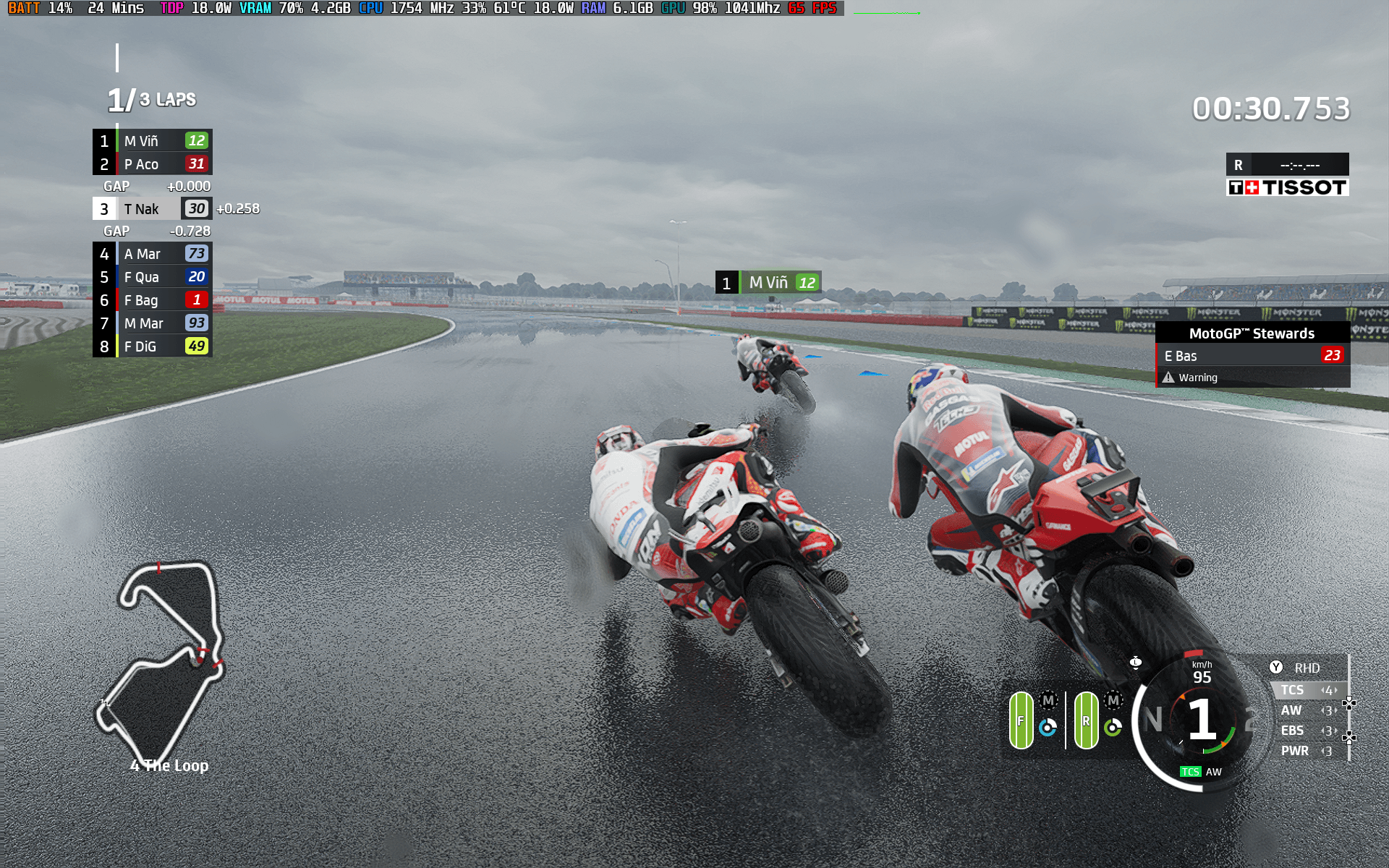Select F Qua in the leaderboard
Screen dimensions: 1389x868
tap(152, 277)
